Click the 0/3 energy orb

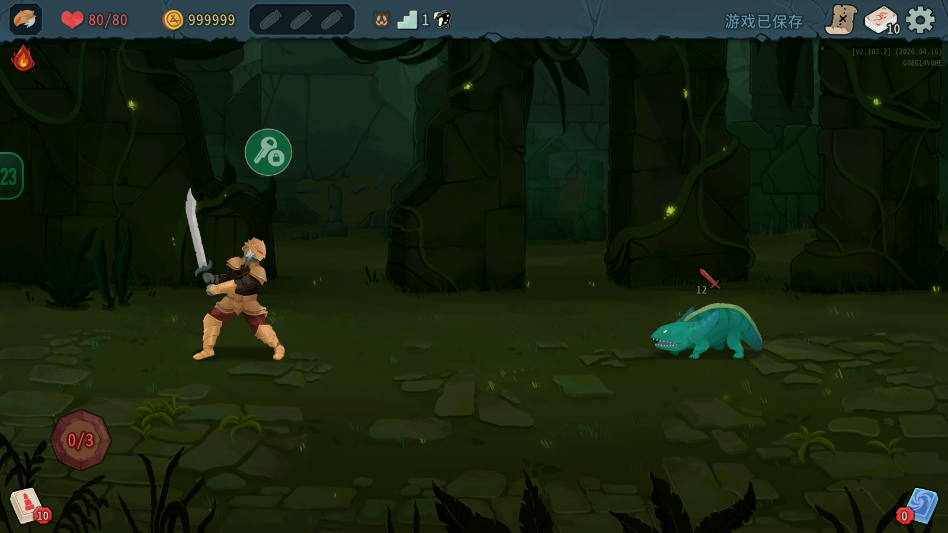point(81,439)
